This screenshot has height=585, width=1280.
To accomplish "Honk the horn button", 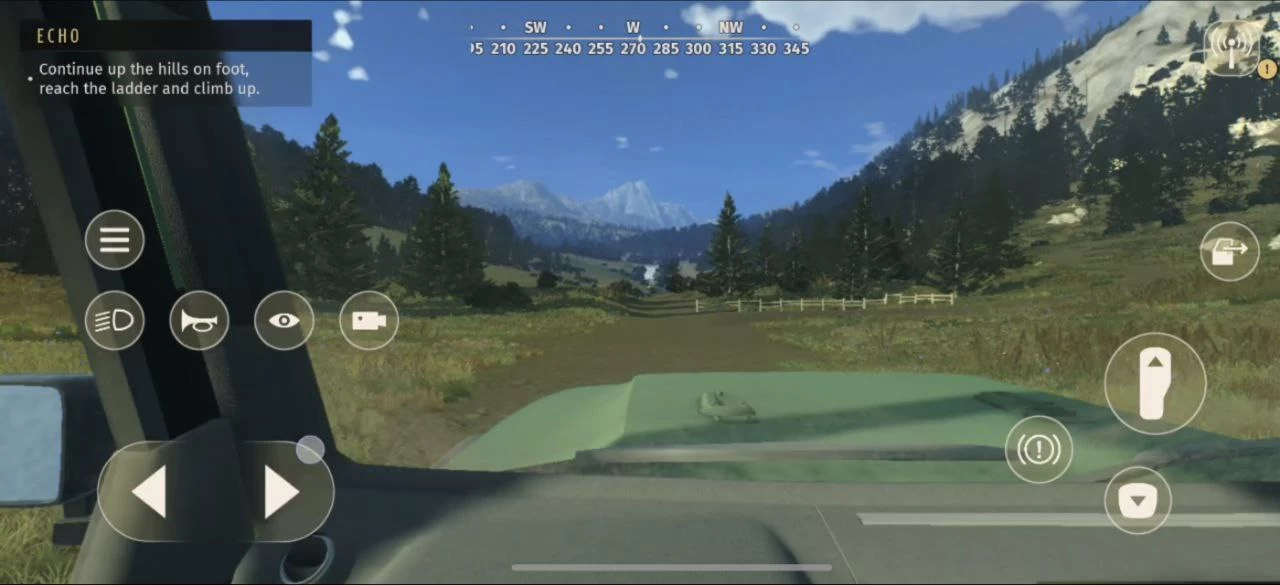I will pyautogui.click(x=199, y=321).
